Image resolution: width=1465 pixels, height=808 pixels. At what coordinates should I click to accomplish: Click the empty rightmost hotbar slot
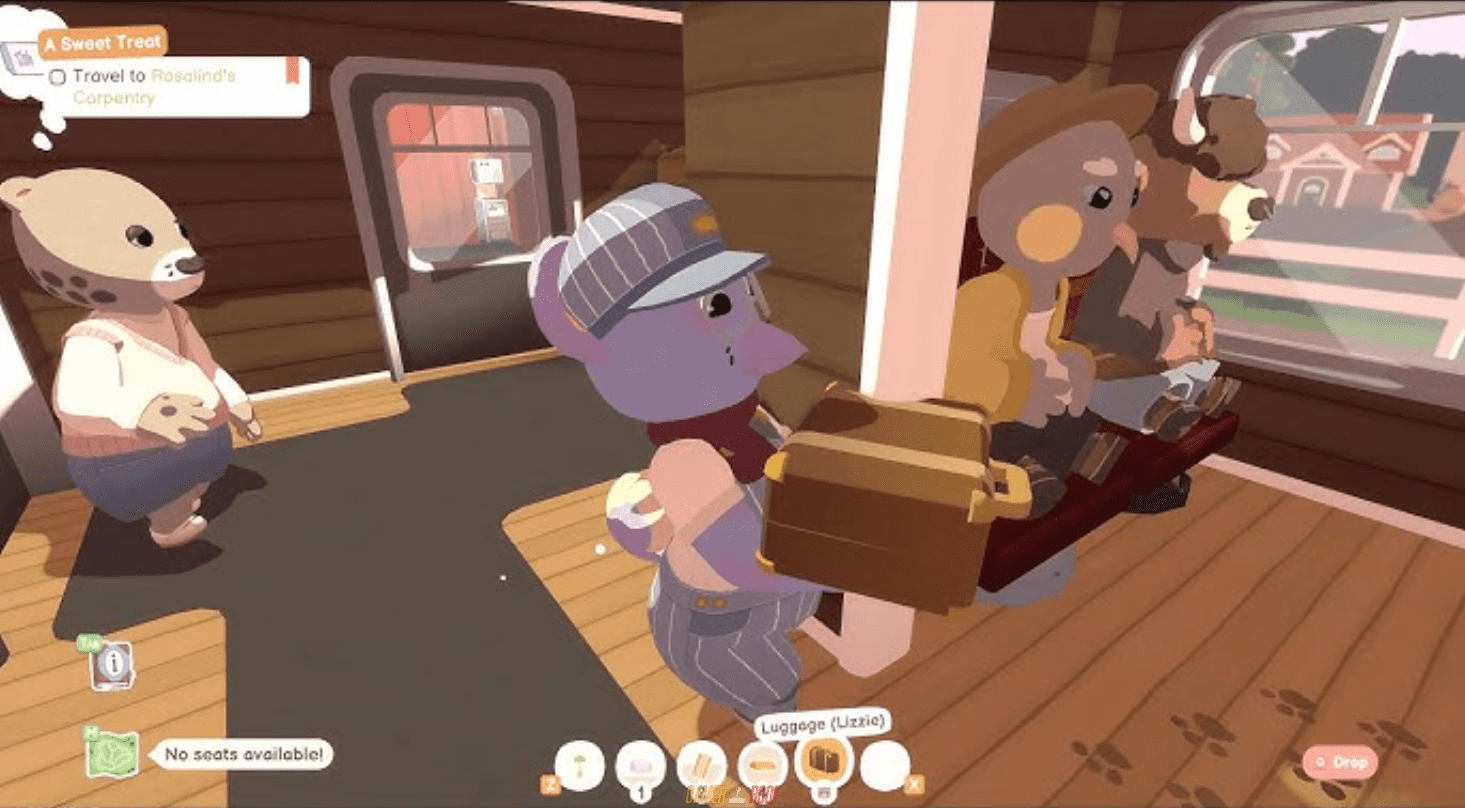[885, 762]
